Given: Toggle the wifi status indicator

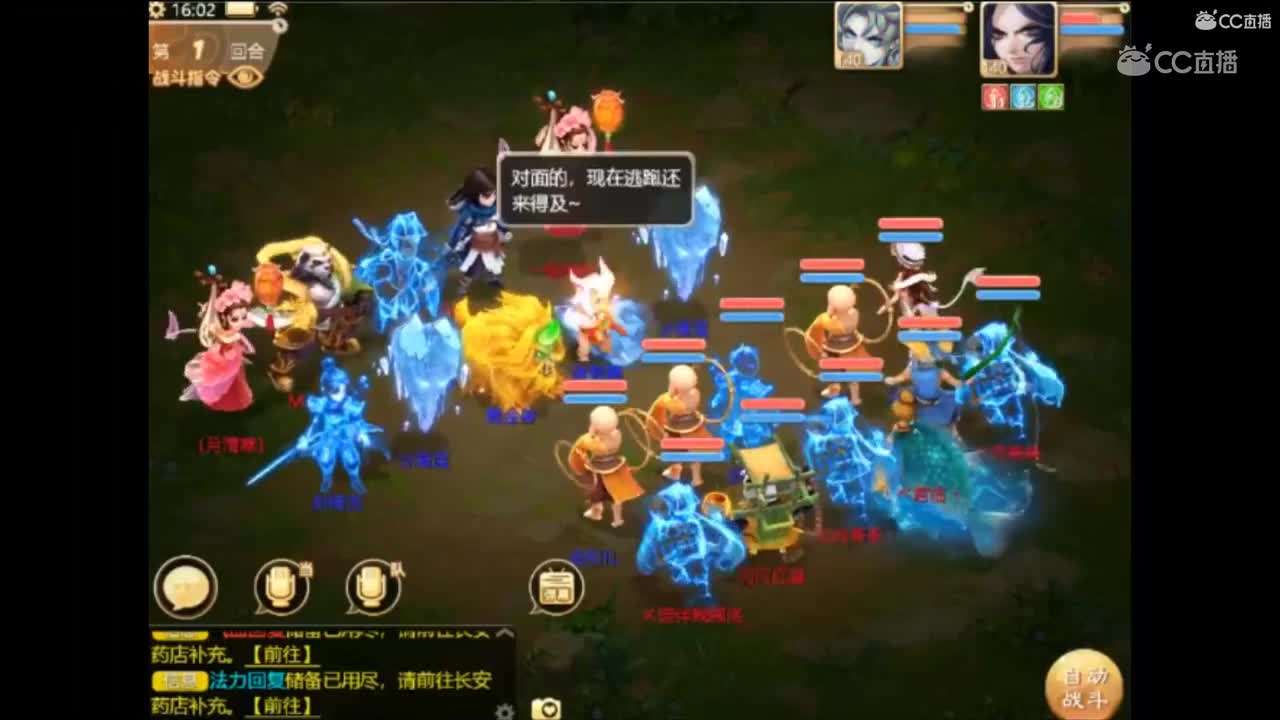Looking at the screenshot, I should (281, 9).
